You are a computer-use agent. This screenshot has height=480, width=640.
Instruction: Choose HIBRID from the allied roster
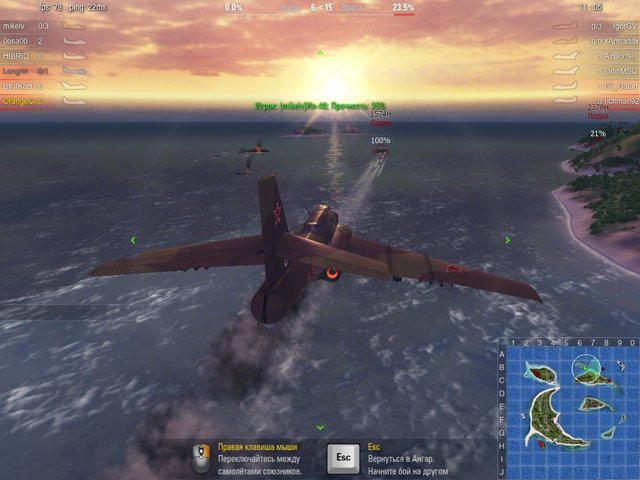click(16, 56)
